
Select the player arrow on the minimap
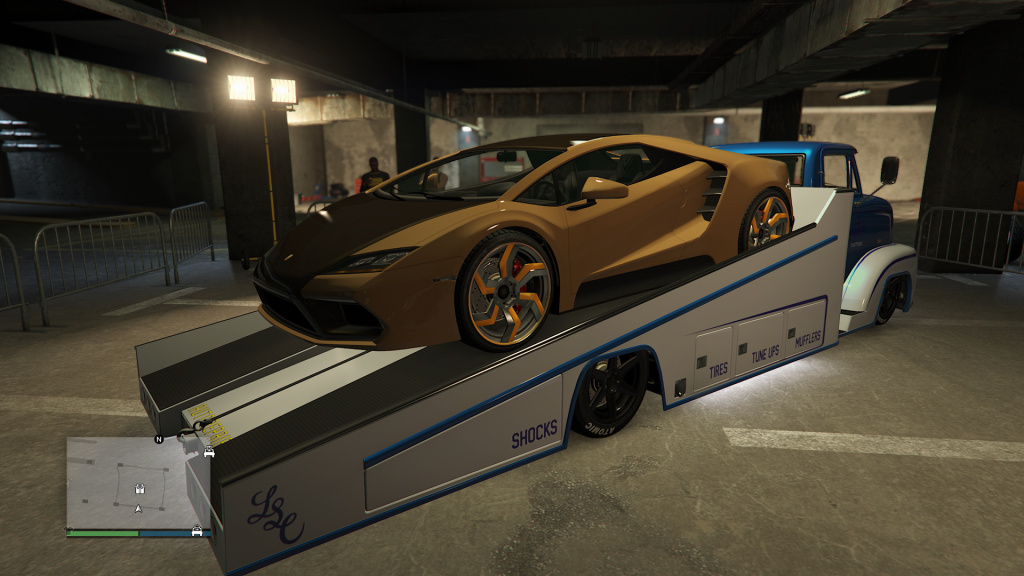pos(138,508)
